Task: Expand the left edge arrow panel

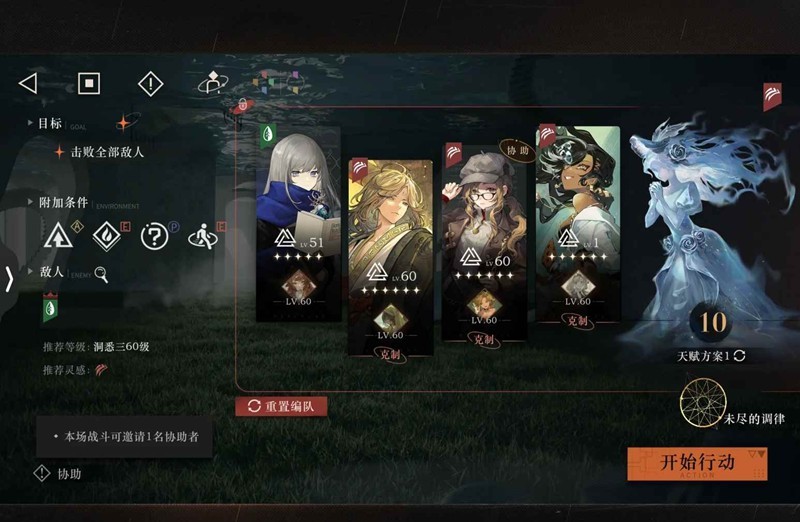Action: point(9,279)
